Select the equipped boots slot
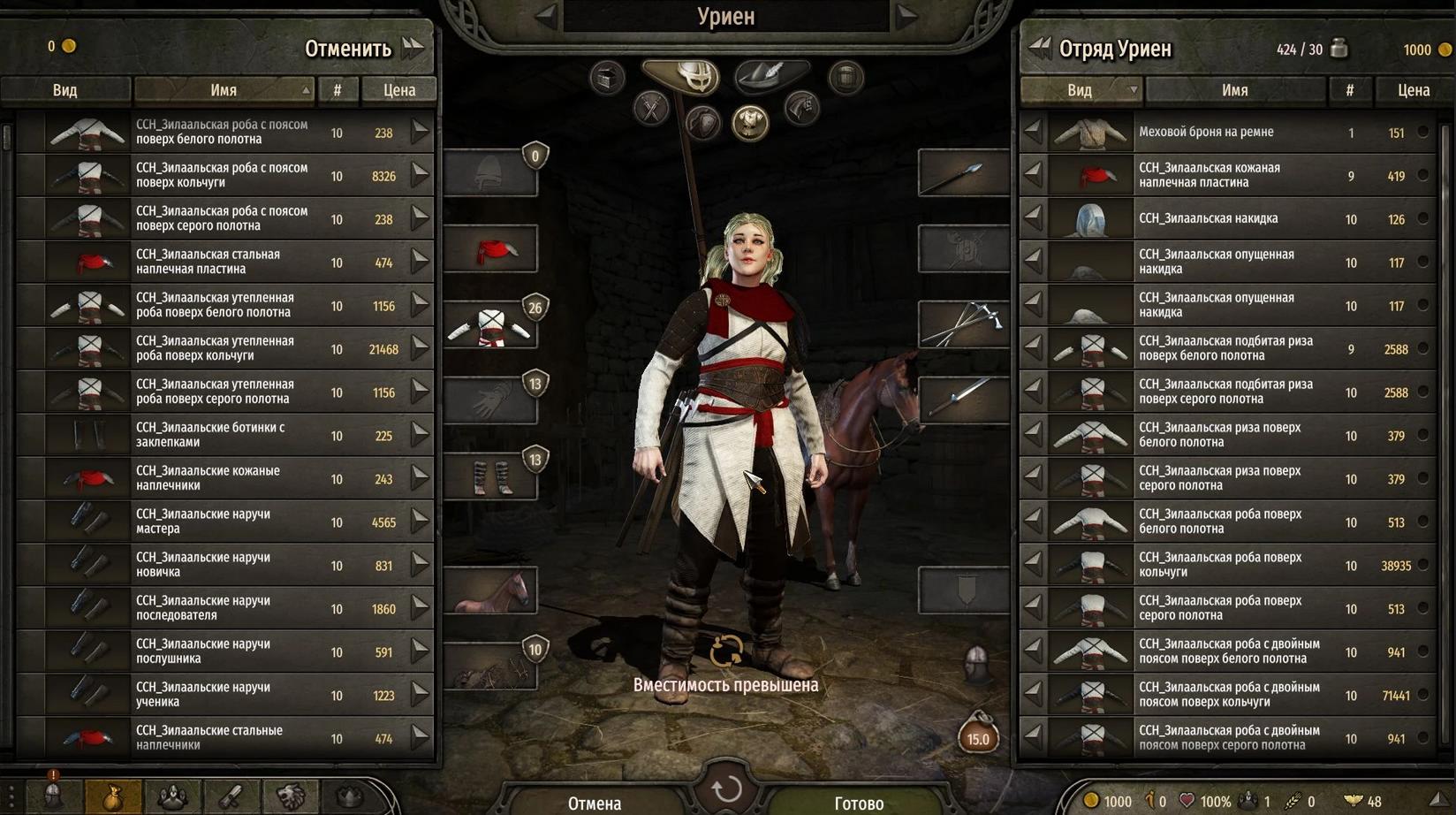Viewport: 1456px width, 815px height. pyautogui.click(x=491, y=477)
